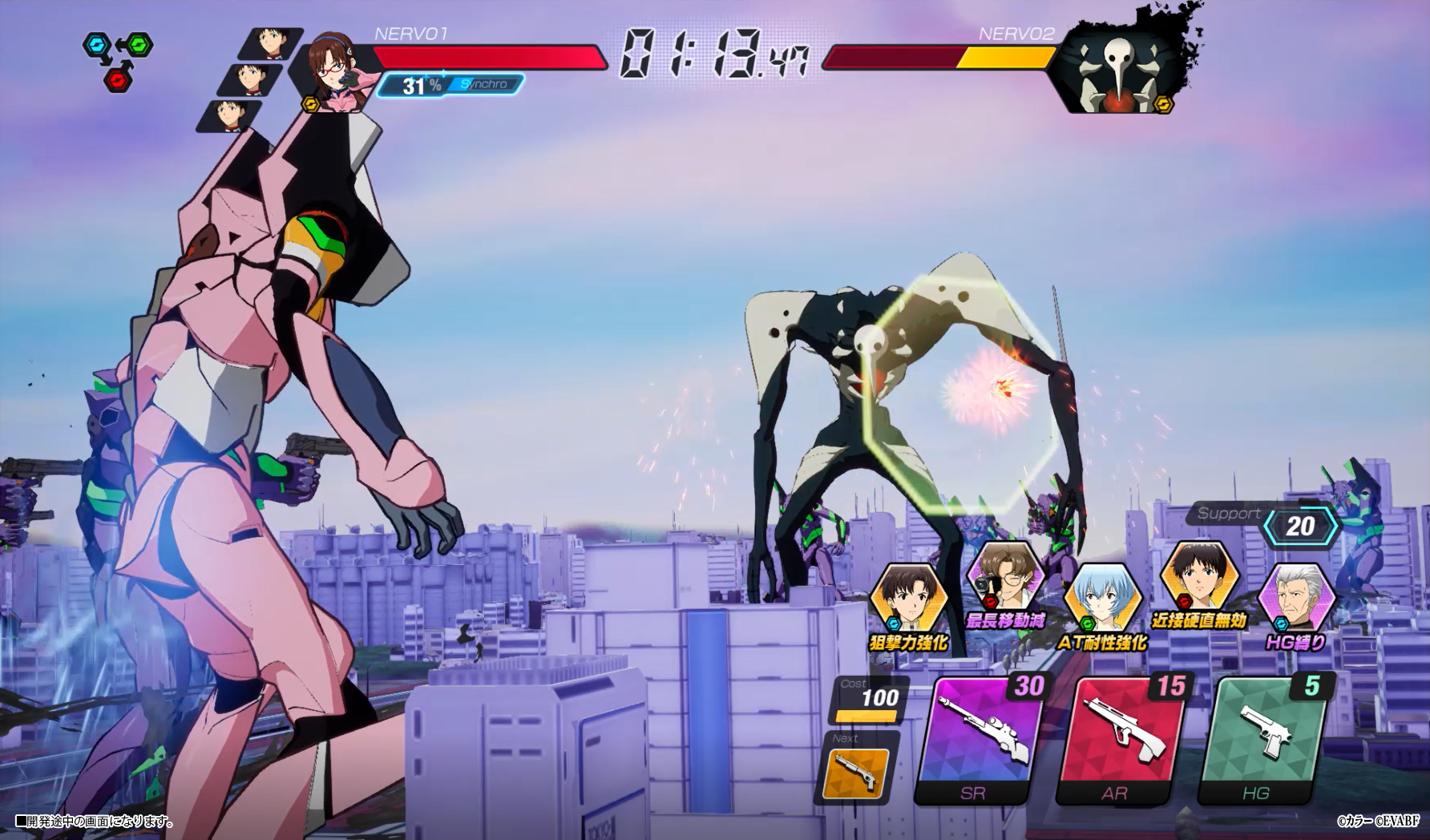Activate the 狙撃力強化 support character
The height and width of the screenshot is (840, 1430).
(908, 600)
